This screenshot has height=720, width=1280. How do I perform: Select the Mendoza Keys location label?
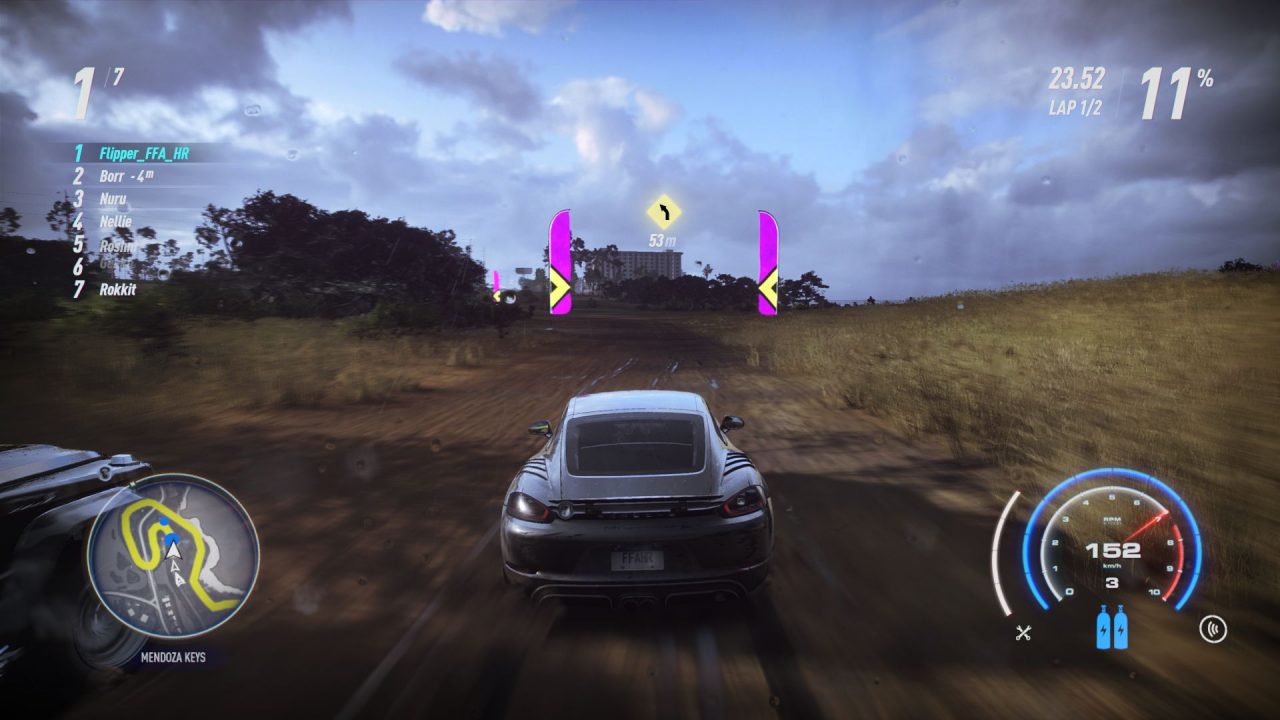tap(172, 658)
